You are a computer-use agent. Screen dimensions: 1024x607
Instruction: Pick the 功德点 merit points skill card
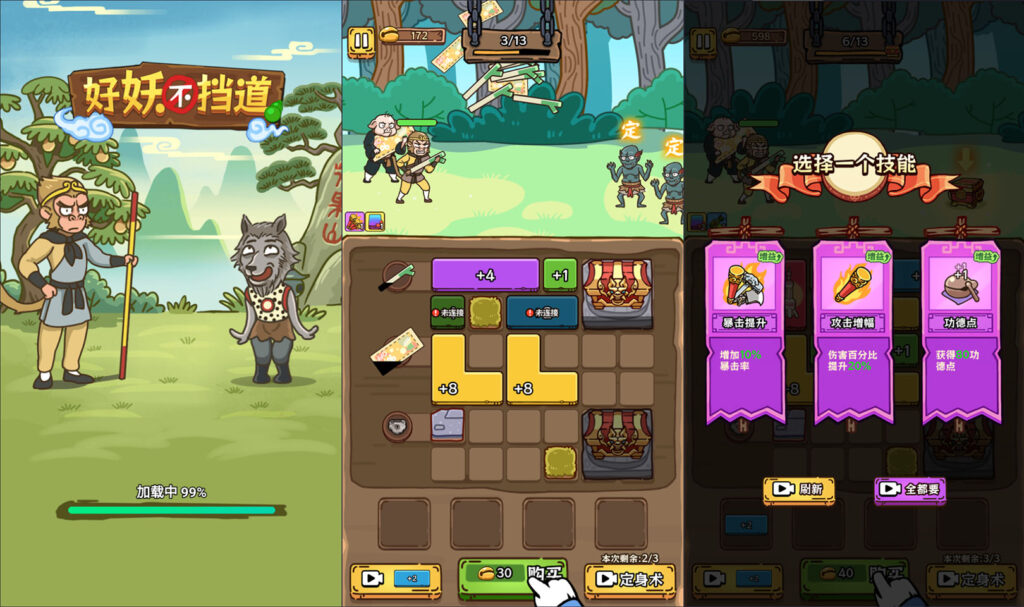pos(961,330)
